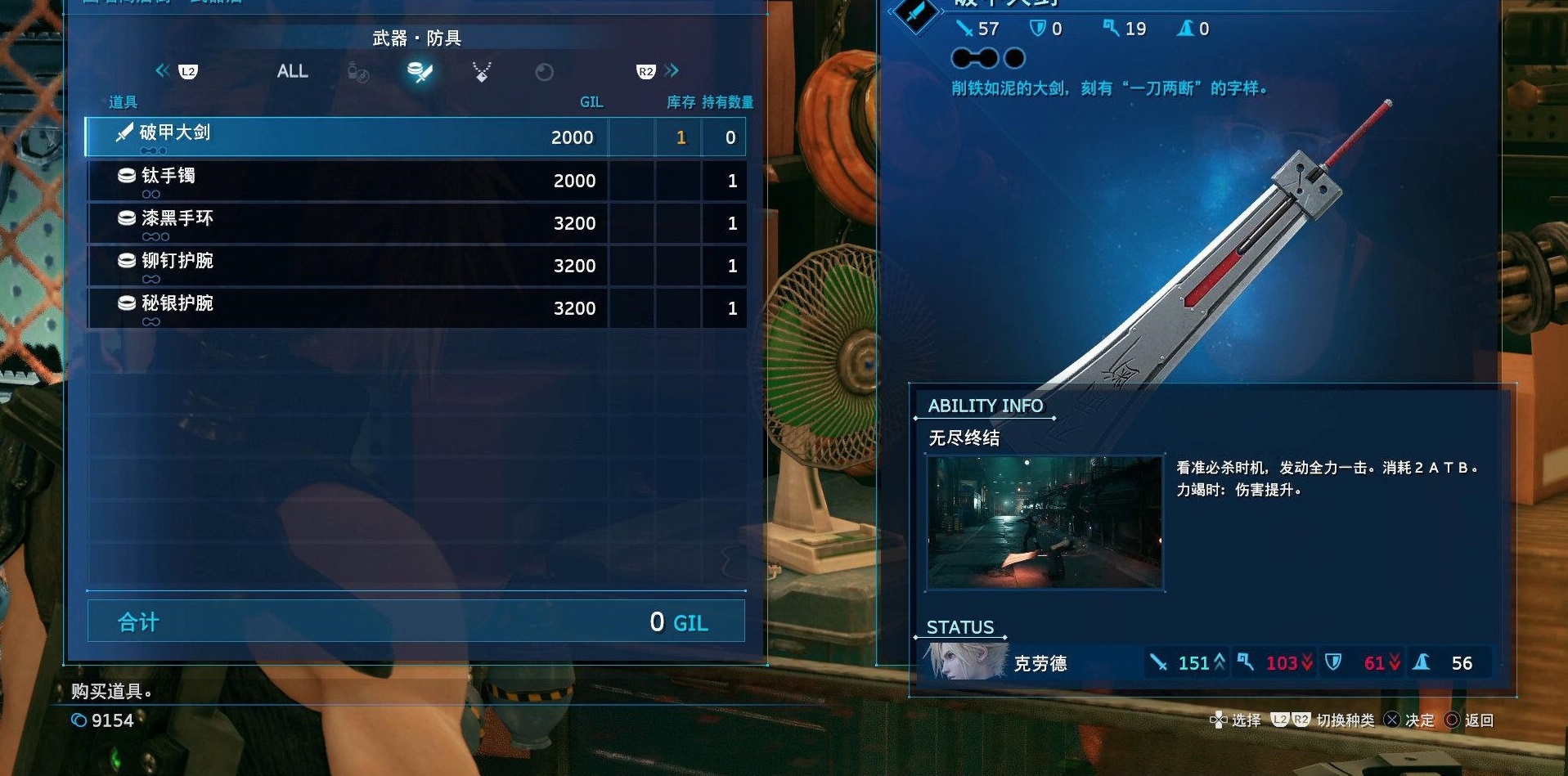
Task: Select the weapons and armor category tab
Action: (420, 72)
